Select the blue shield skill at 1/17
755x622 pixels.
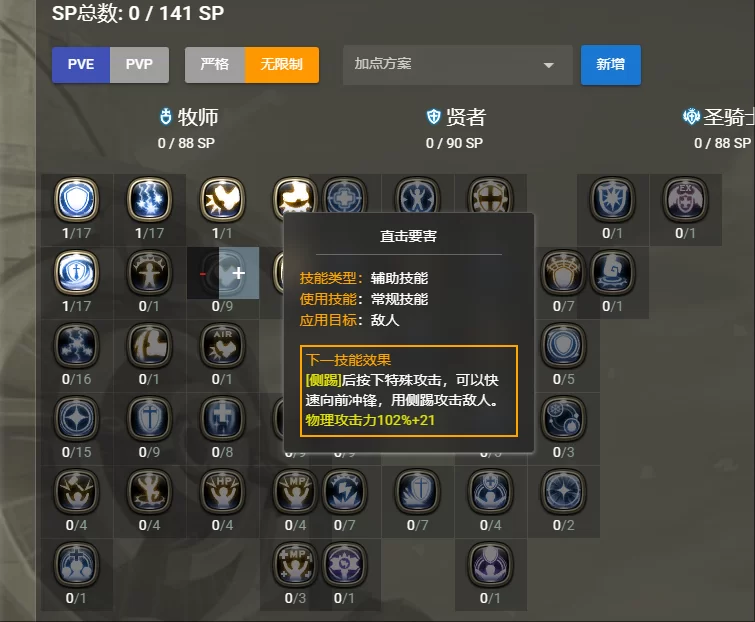[76, 200]
